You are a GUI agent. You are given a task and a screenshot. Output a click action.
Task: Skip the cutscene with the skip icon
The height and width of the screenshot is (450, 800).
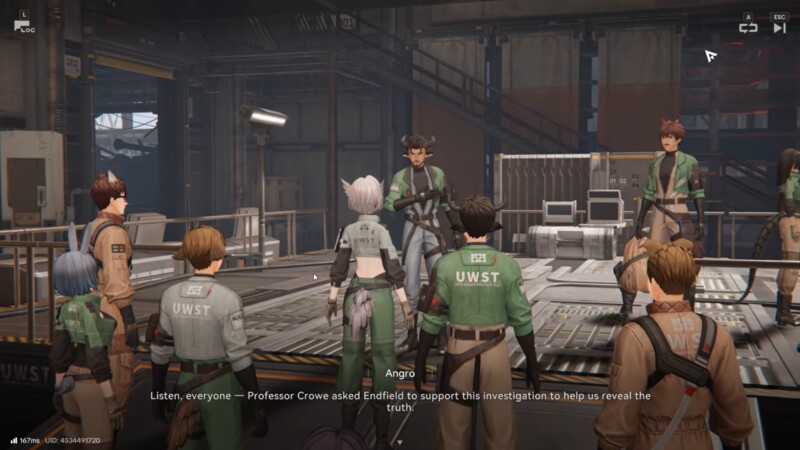tap(779, 28)
